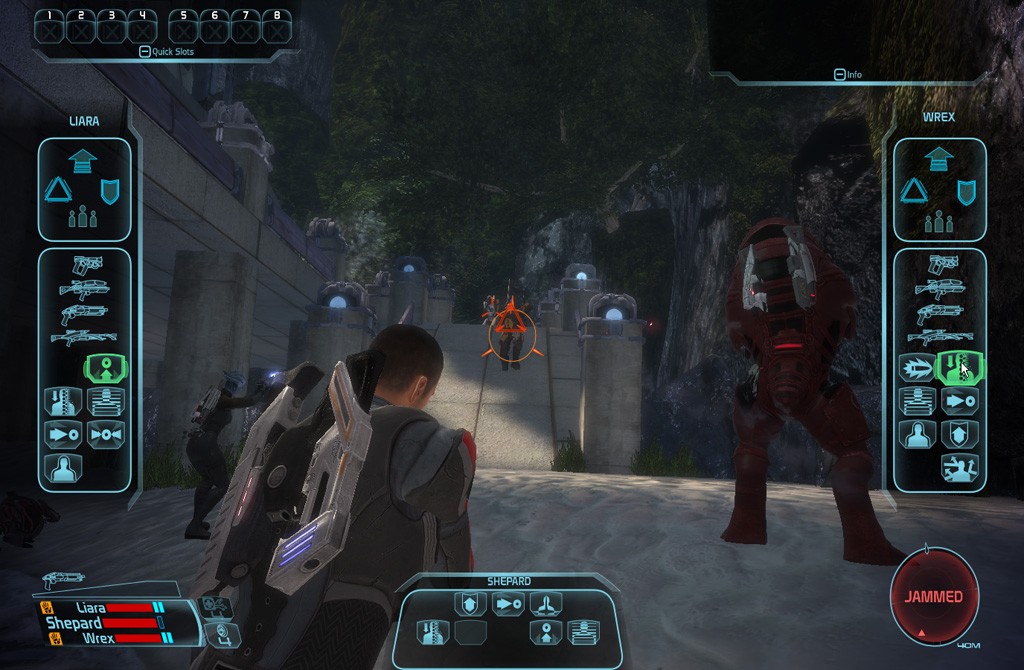The height and width of the screenshot is (670, 1024).
Task: Click the shield command in Wrex's panel
Action: pyautogui.click(x=965, y=192)
